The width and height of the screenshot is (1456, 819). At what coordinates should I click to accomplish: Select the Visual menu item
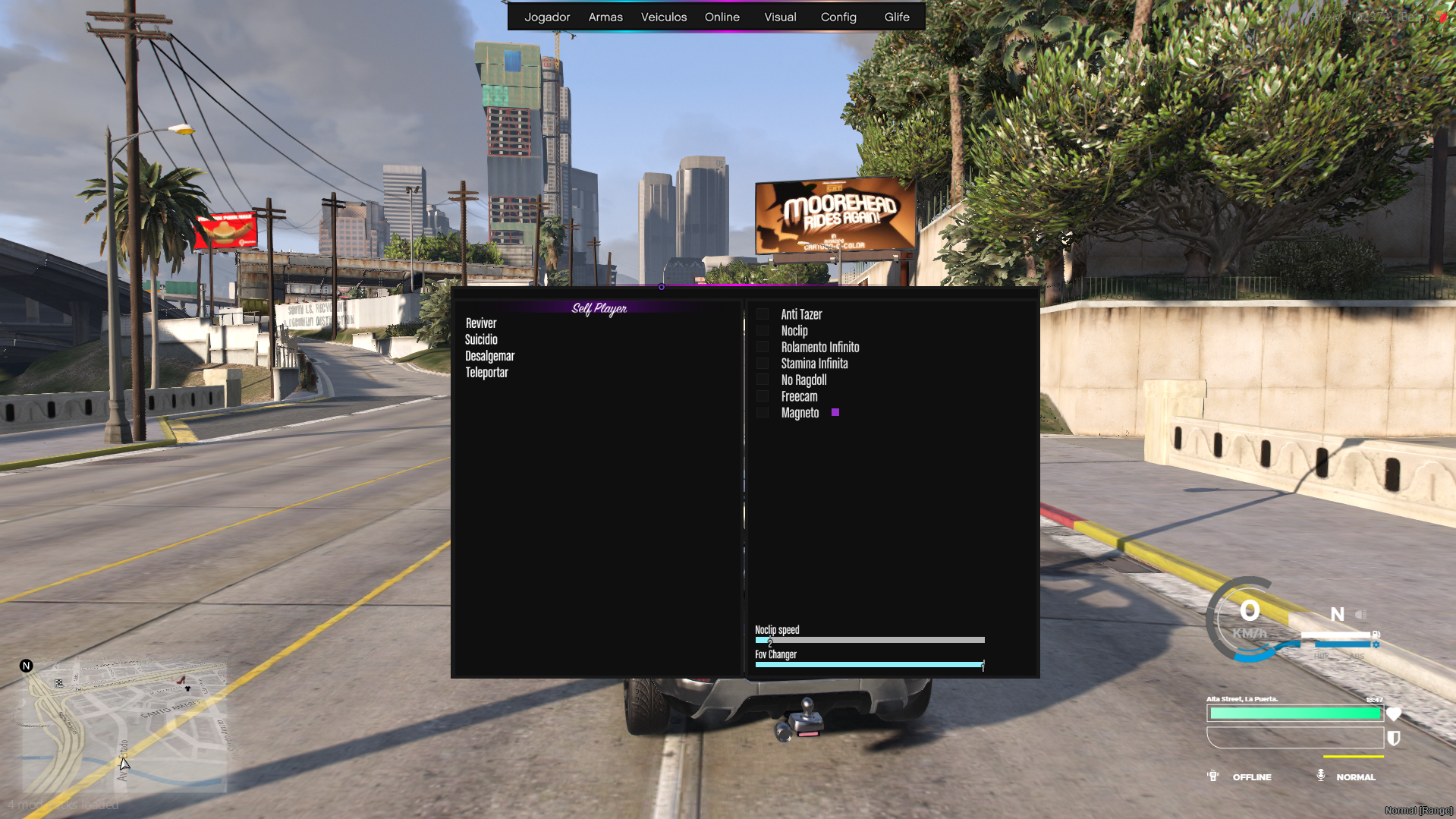click(780, 17)
